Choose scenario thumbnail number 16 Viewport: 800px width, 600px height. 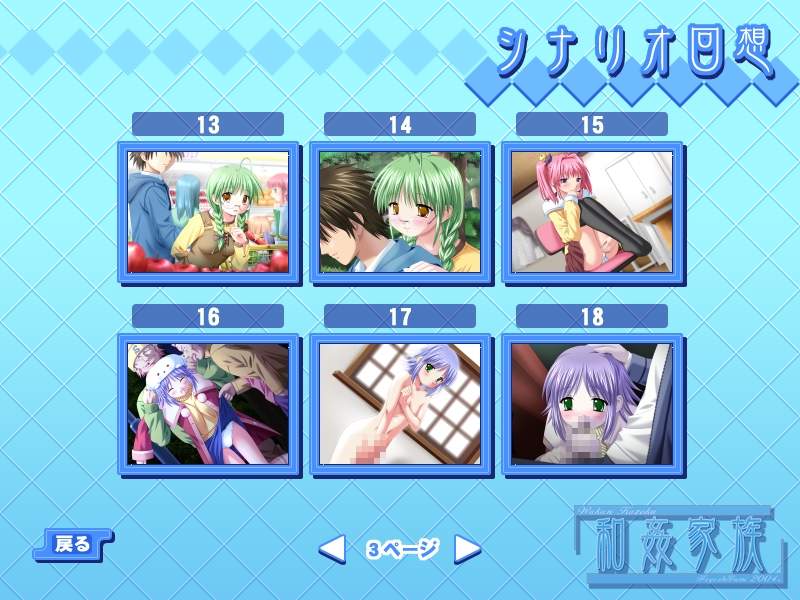click(208, 404)
